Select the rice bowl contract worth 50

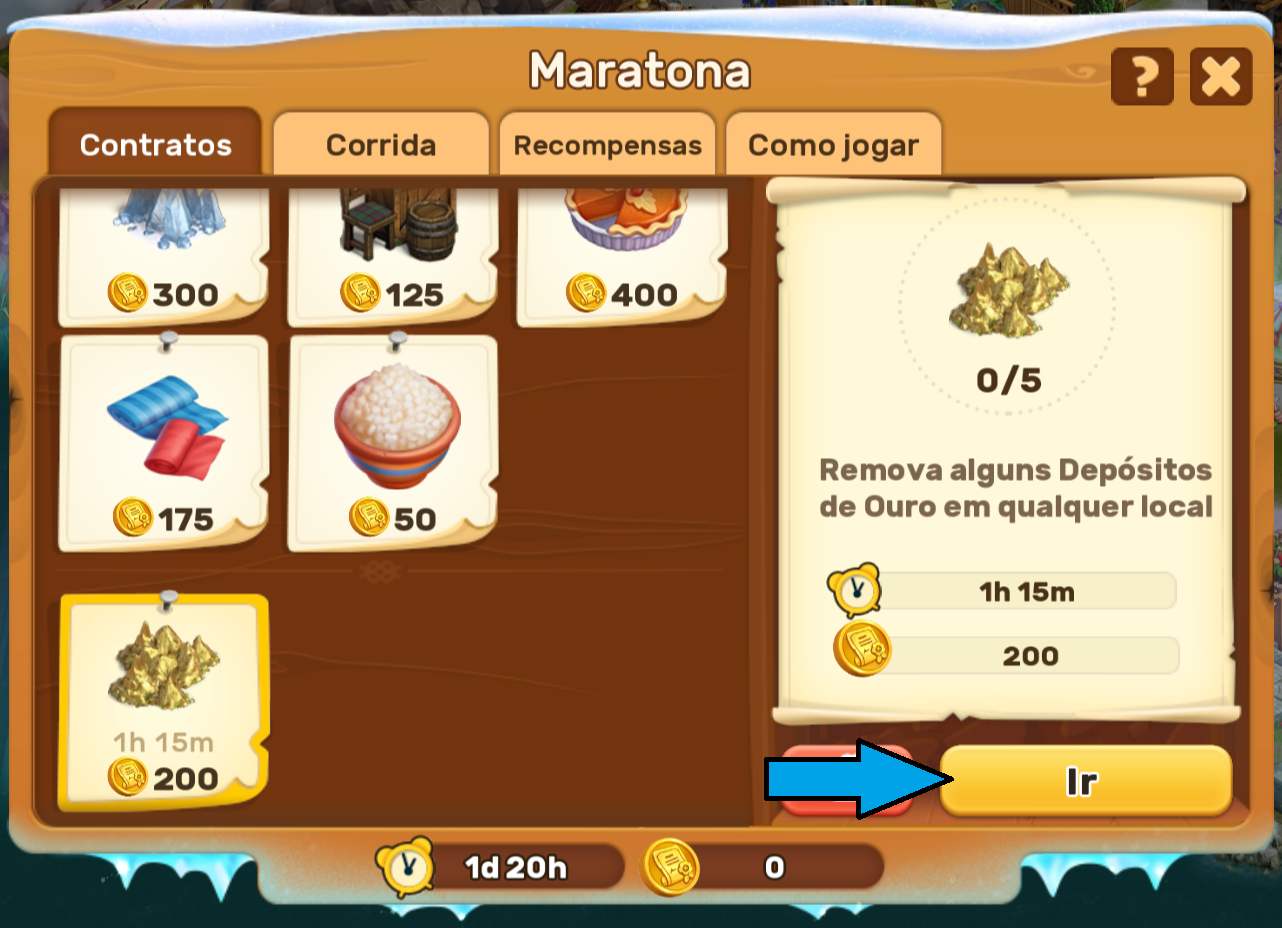(393, 445)
